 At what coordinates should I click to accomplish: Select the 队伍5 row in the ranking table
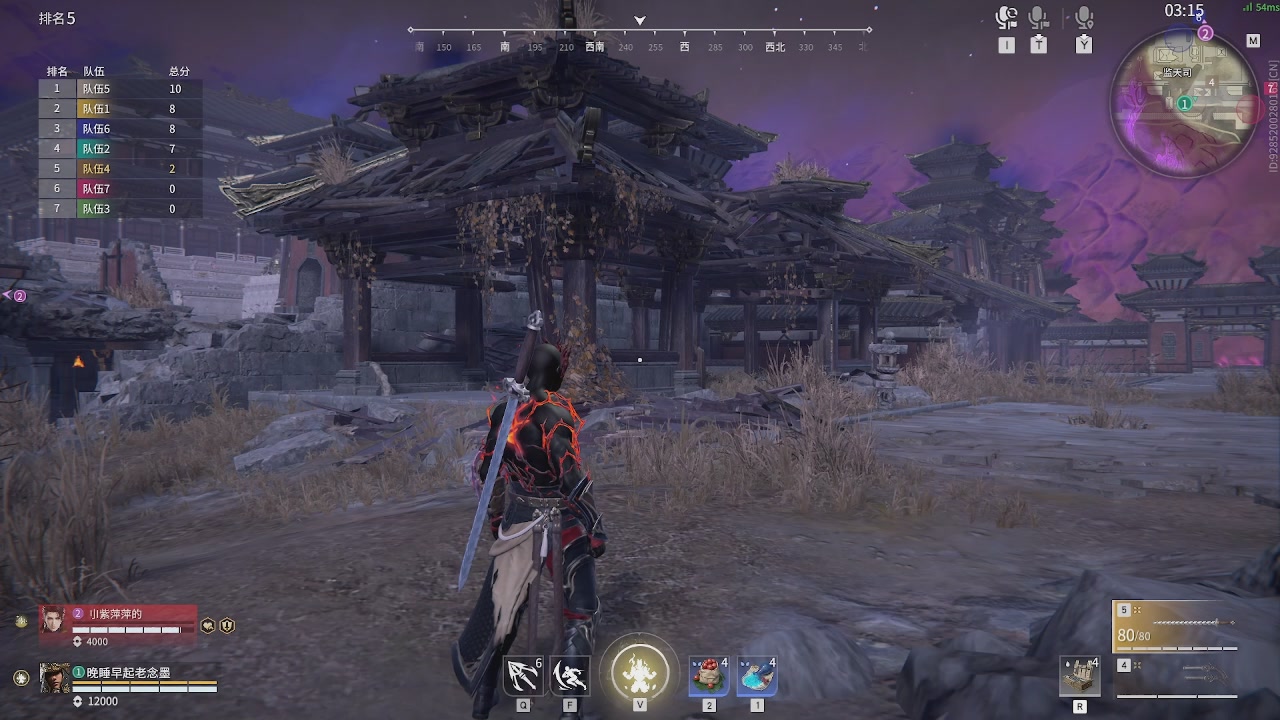(x=120, y=89)
